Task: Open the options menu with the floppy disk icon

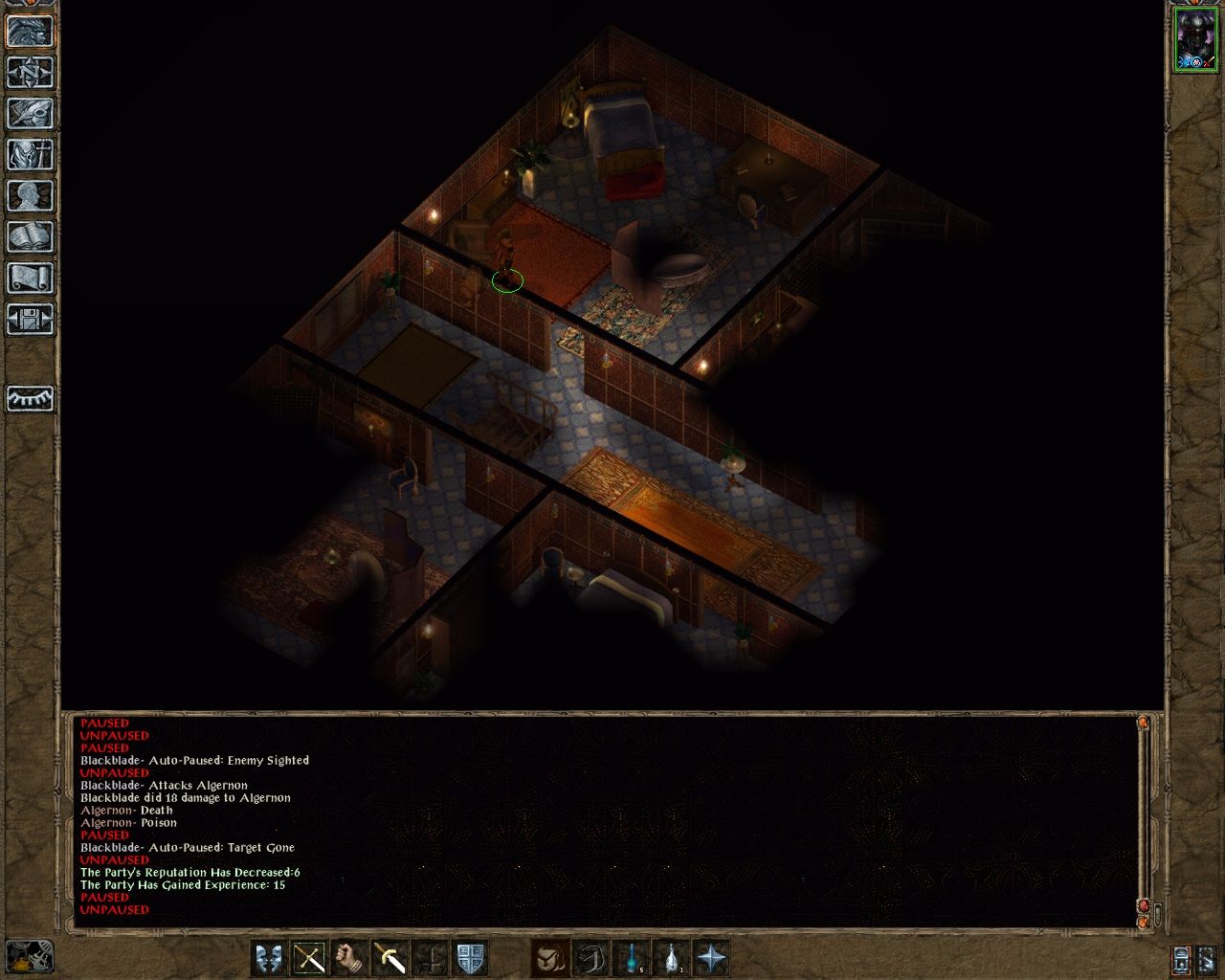Action: pyautogui.click(x=30, y=319)
